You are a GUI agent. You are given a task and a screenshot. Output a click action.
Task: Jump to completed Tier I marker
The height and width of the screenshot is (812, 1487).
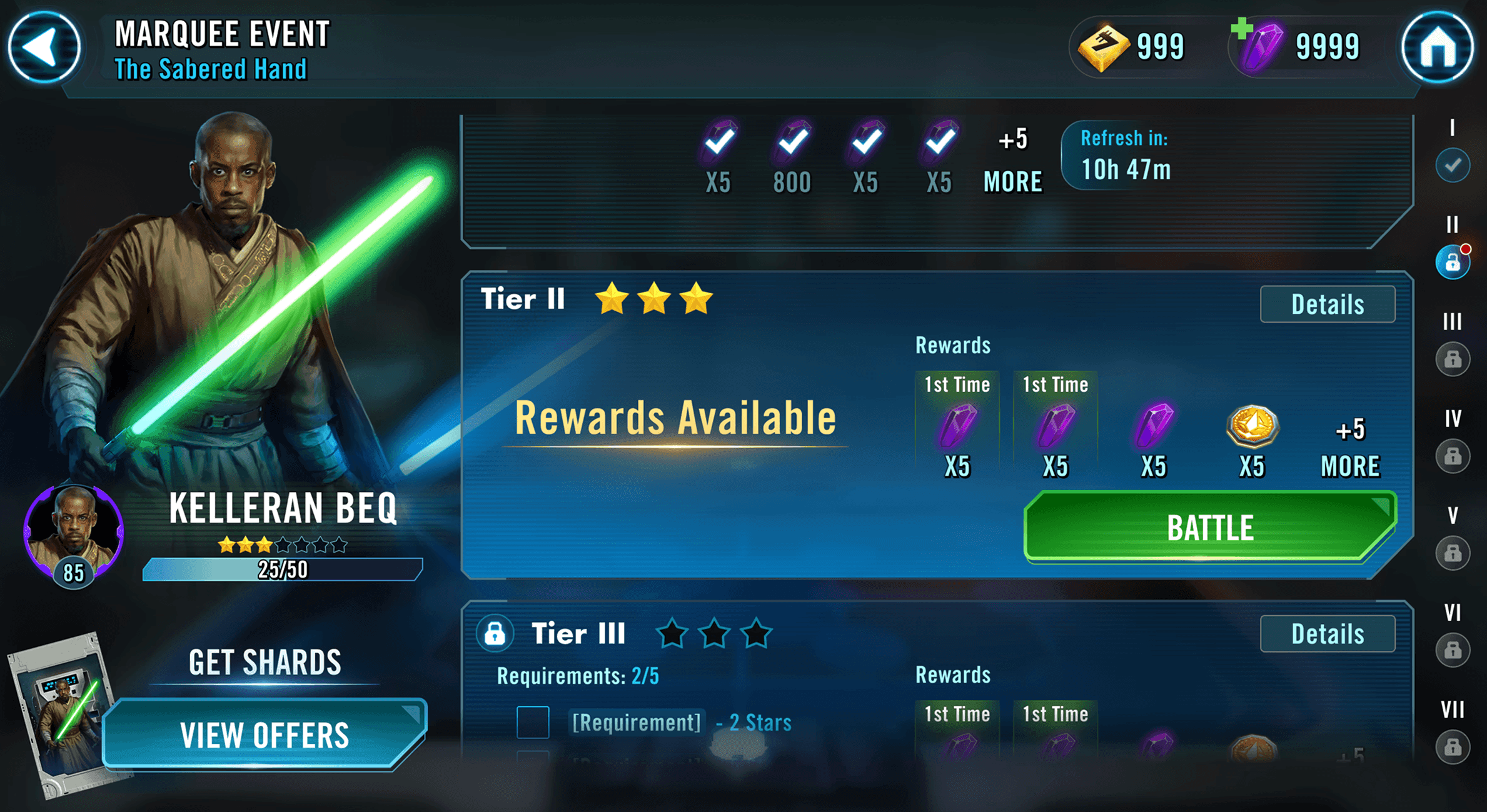(x=1452, y=165)
